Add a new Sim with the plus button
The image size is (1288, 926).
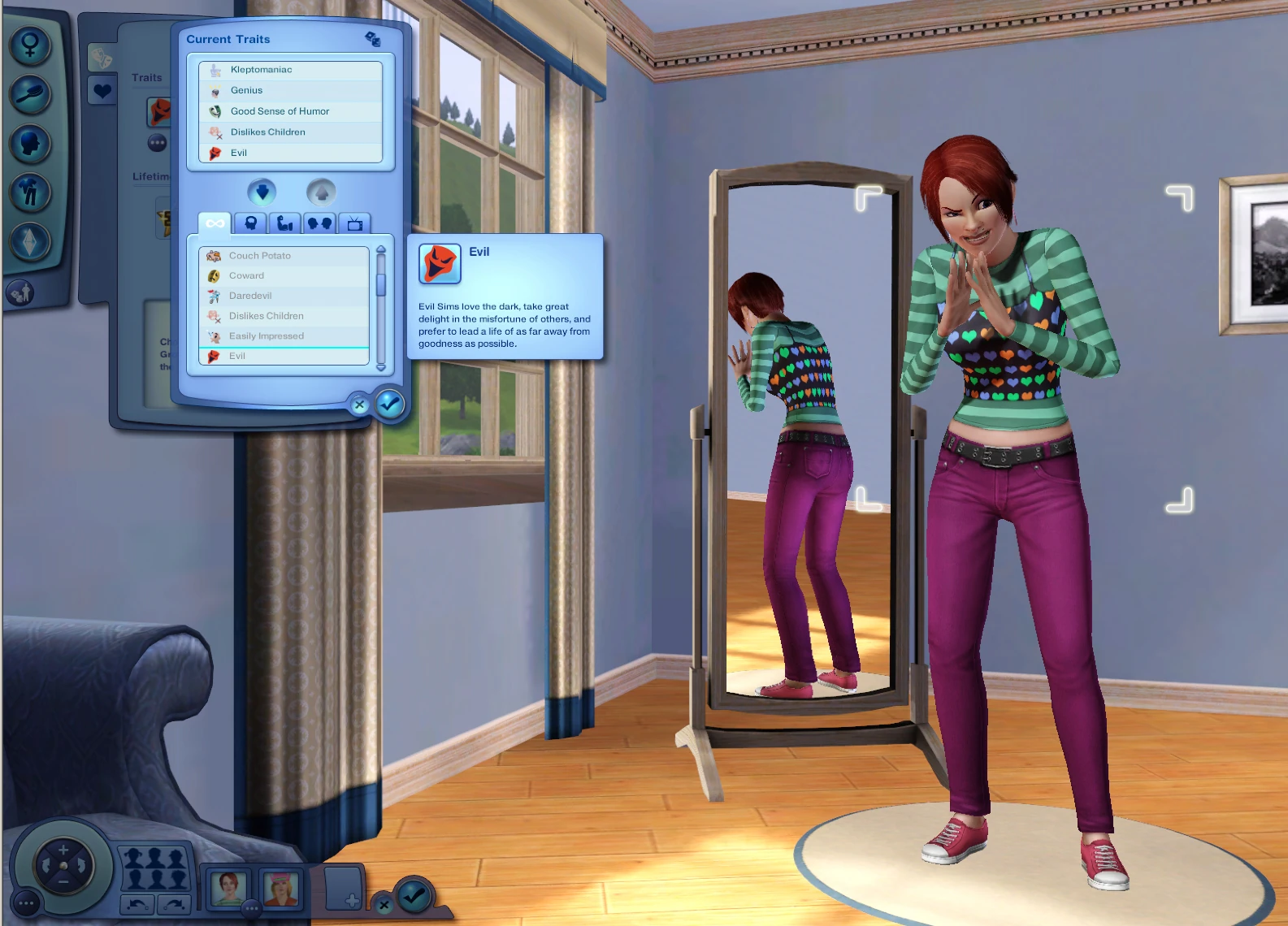tap(353, 900)
